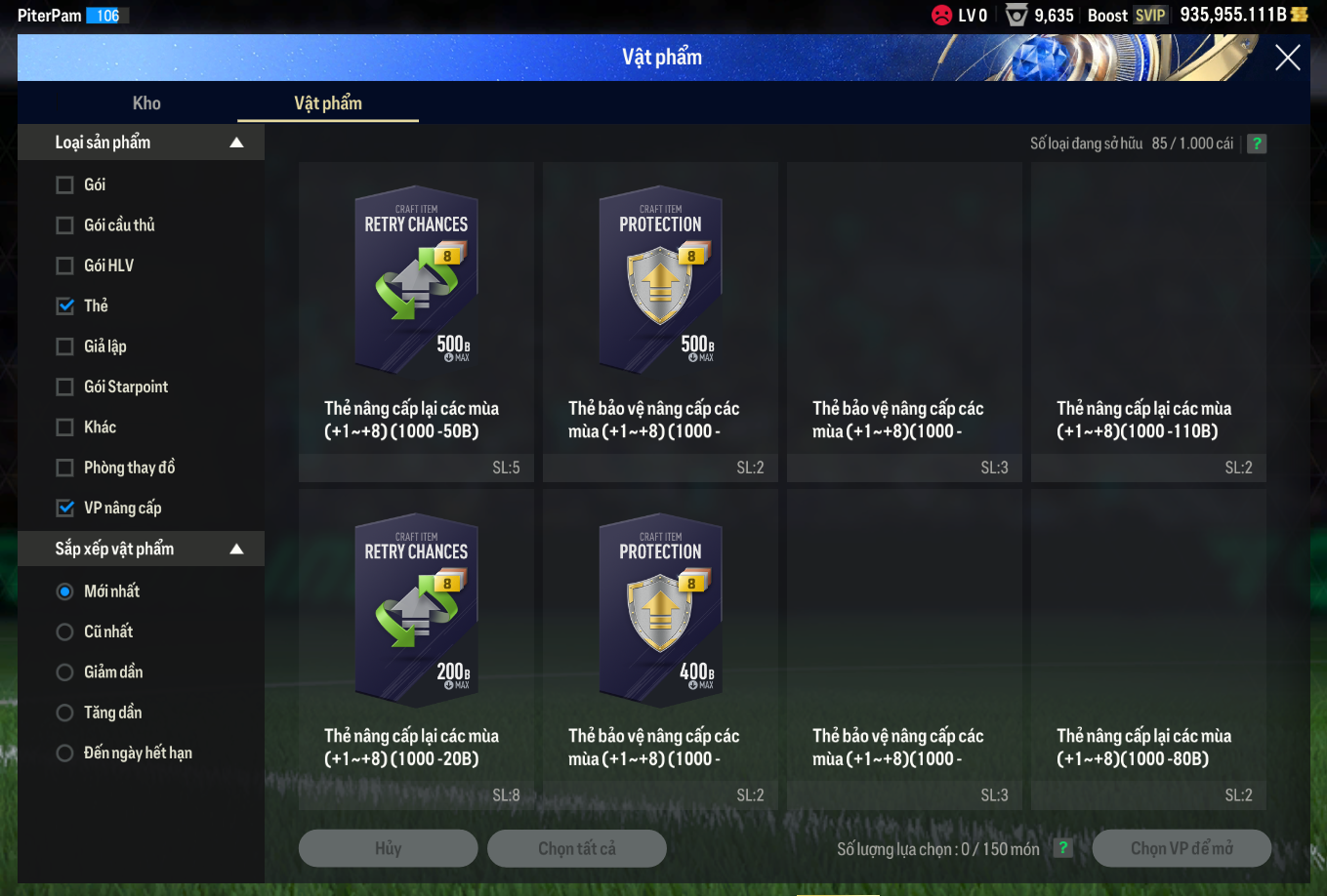Choose the Giảm dần sort option
Image resolution: width=1327 pixels, height=896 pixels.
click(x=65, y=672)
